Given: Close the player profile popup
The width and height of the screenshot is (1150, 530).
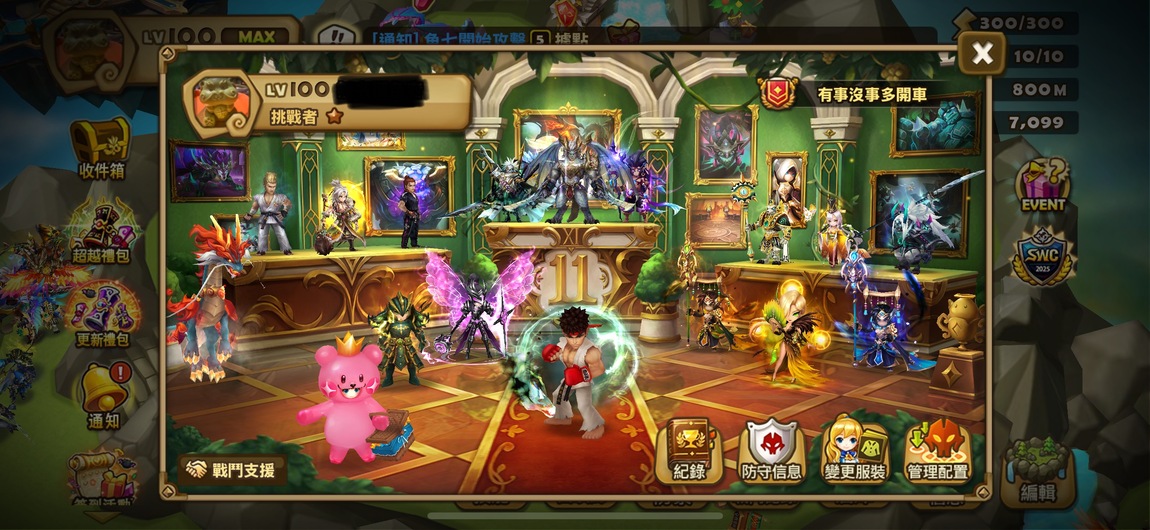Looking at the screenshot, I should [982, 53].
